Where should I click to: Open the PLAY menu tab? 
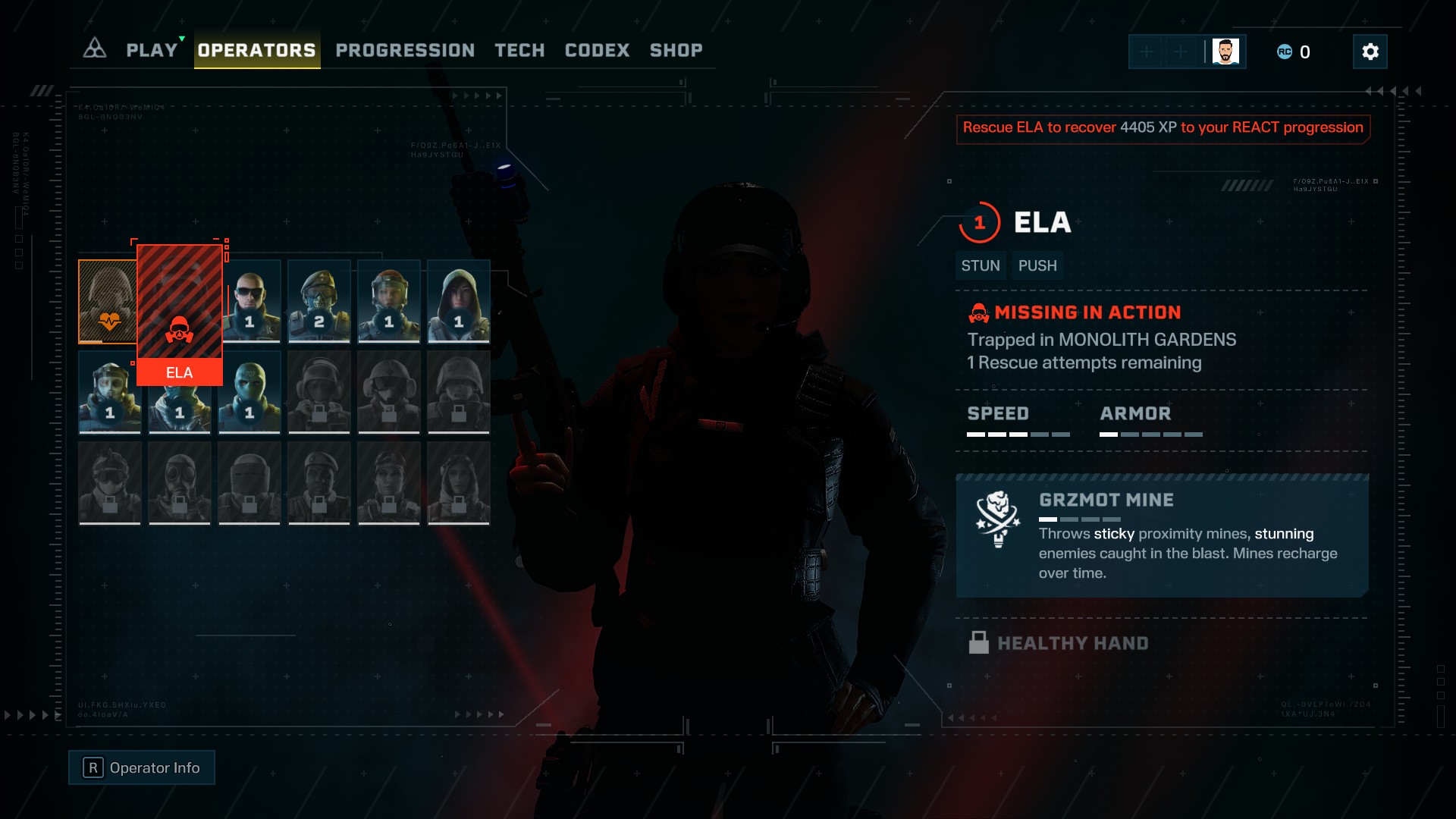click(x=152, y=50)
